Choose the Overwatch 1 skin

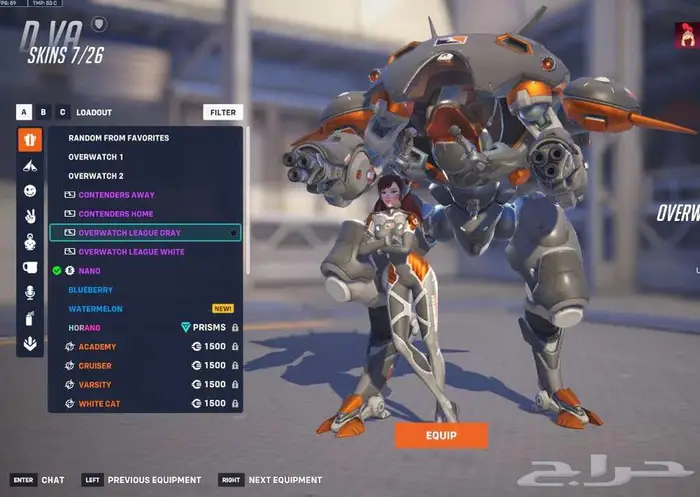pyautogui.click(x=96, y=157)
